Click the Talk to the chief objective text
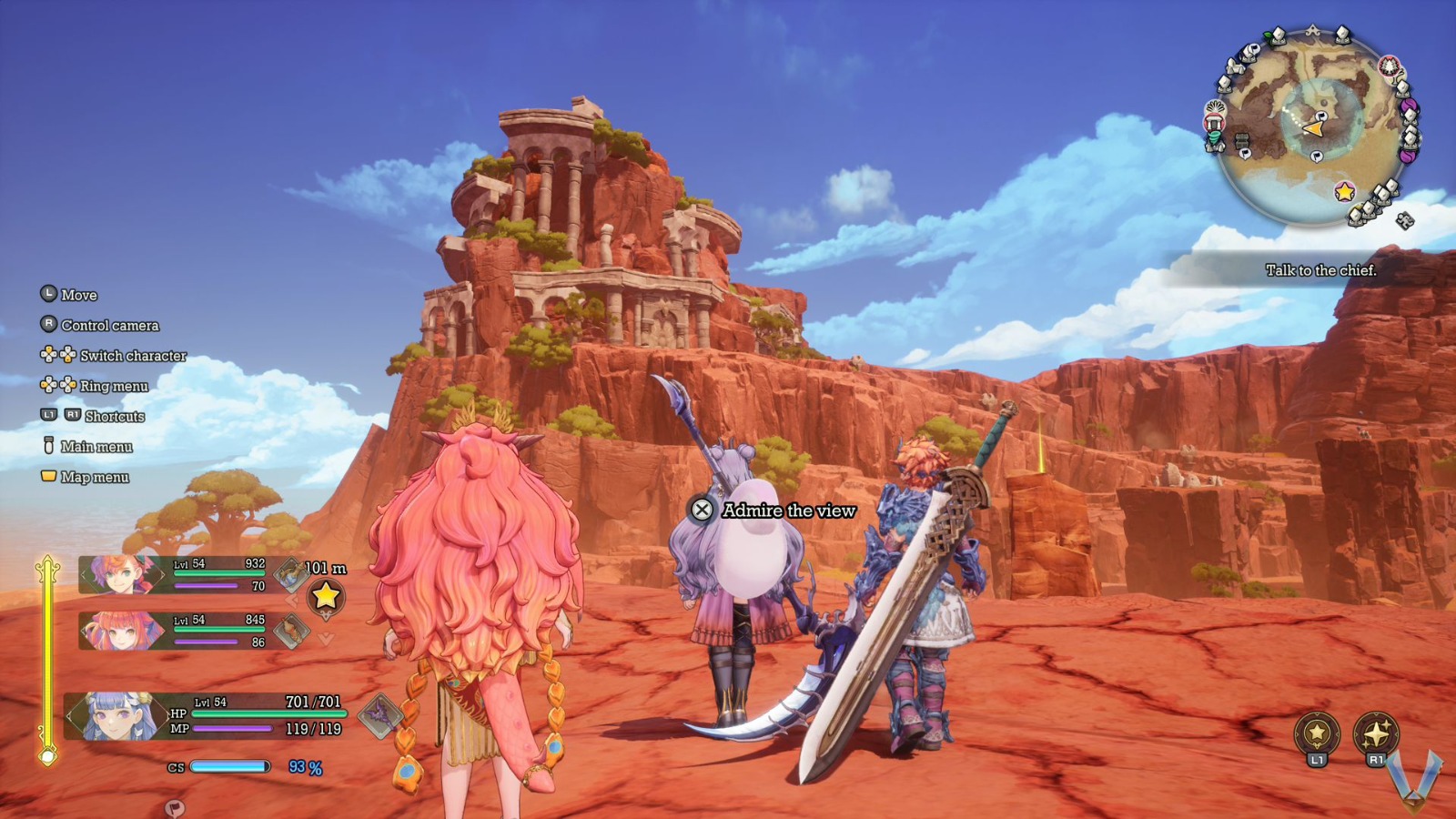1456x819 pixels. point(1322,270)
